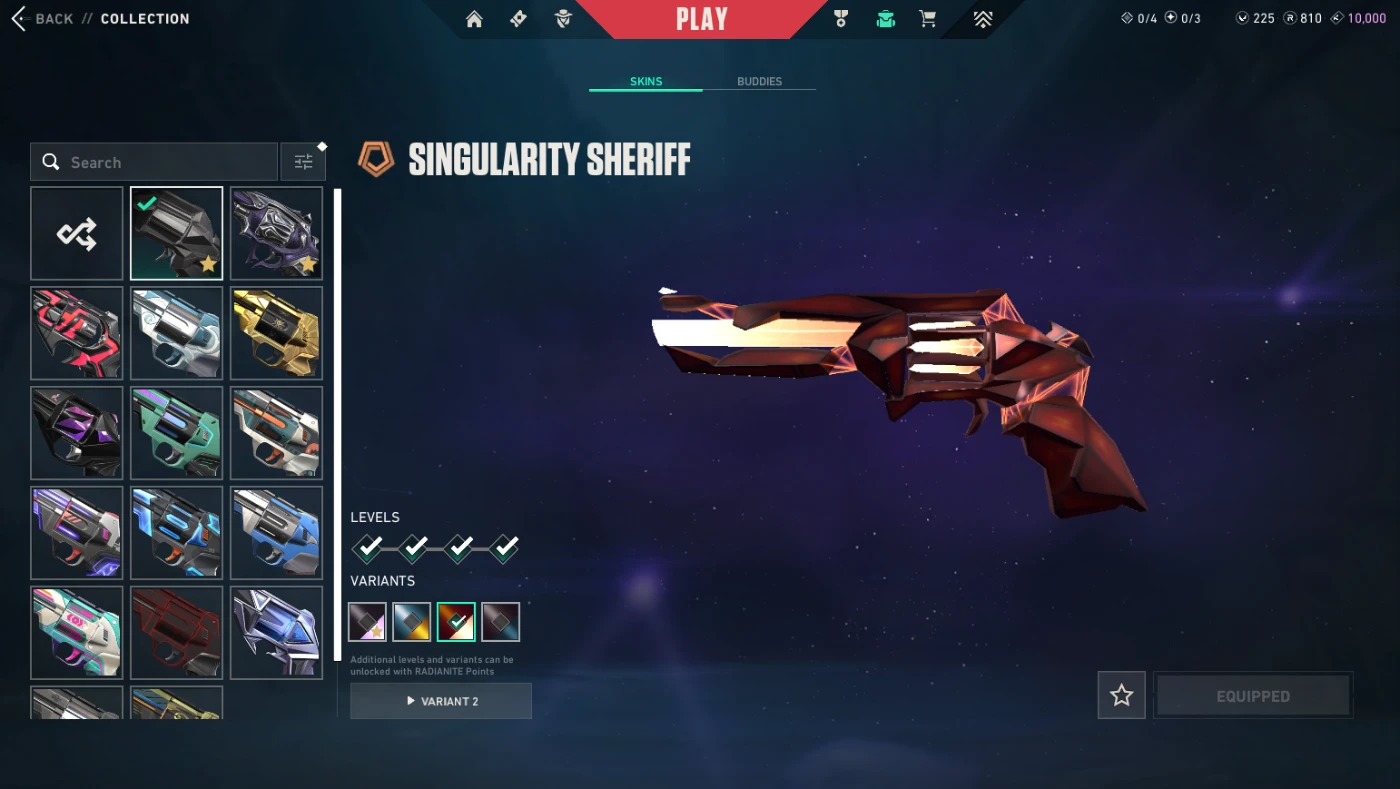The width and height of the screenshot is (1400, 789).
Task: Open the home screen icon
Action: pyautogui.click(x=474, y=19)
